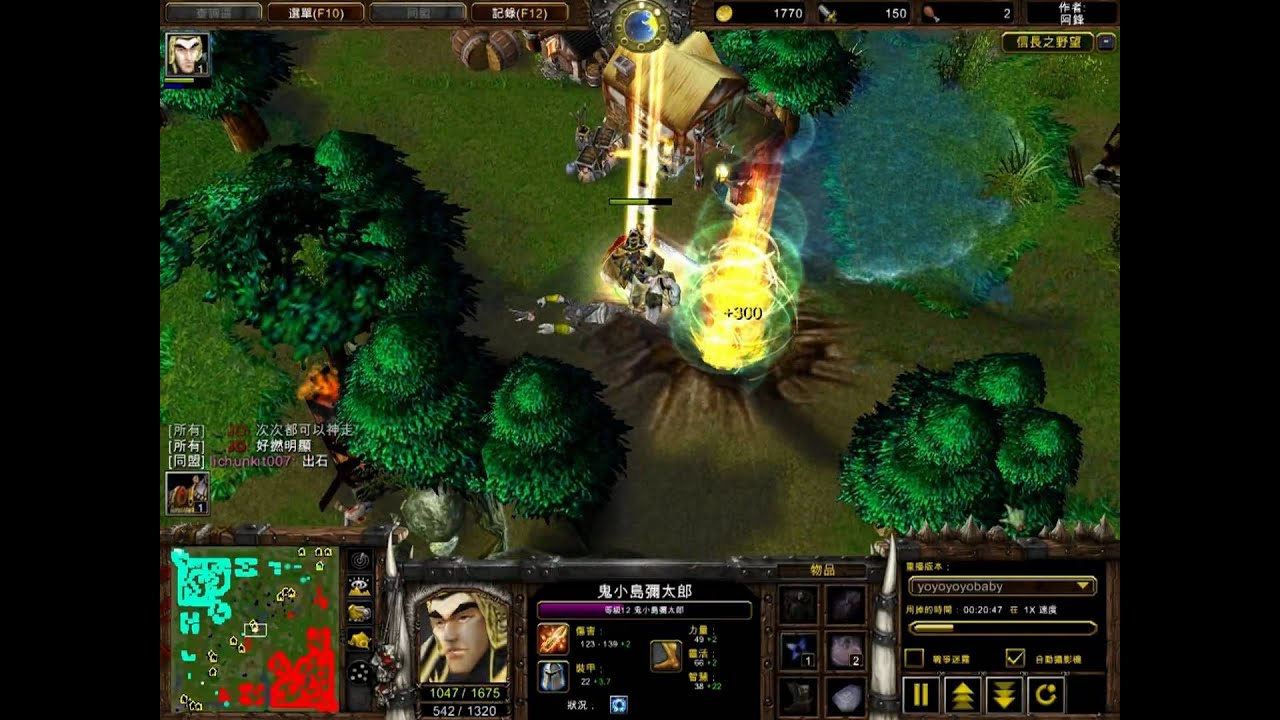Increase replay speed with the up arrows
This screenshot has width=1280, height=720.
963,694
